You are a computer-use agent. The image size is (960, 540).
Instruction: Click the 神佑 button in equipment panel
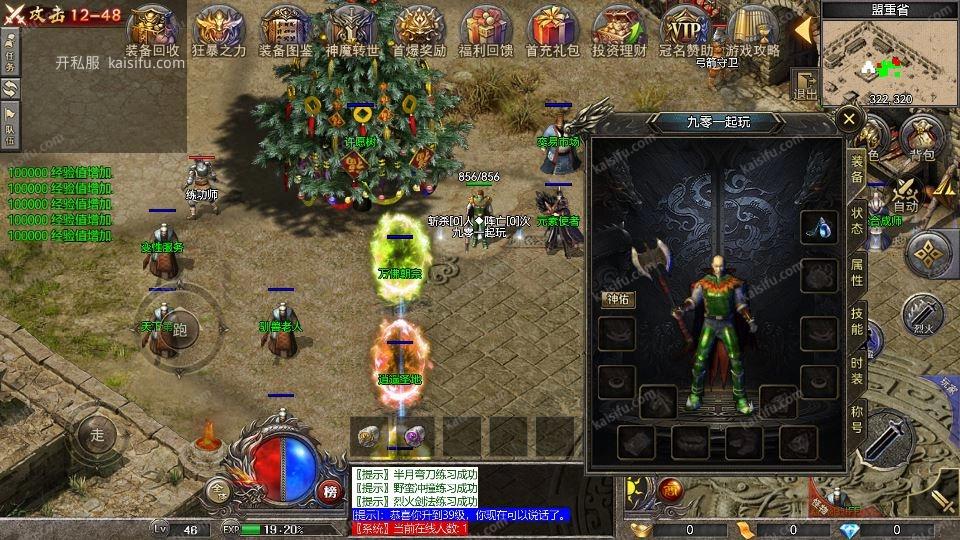(617, 298)
